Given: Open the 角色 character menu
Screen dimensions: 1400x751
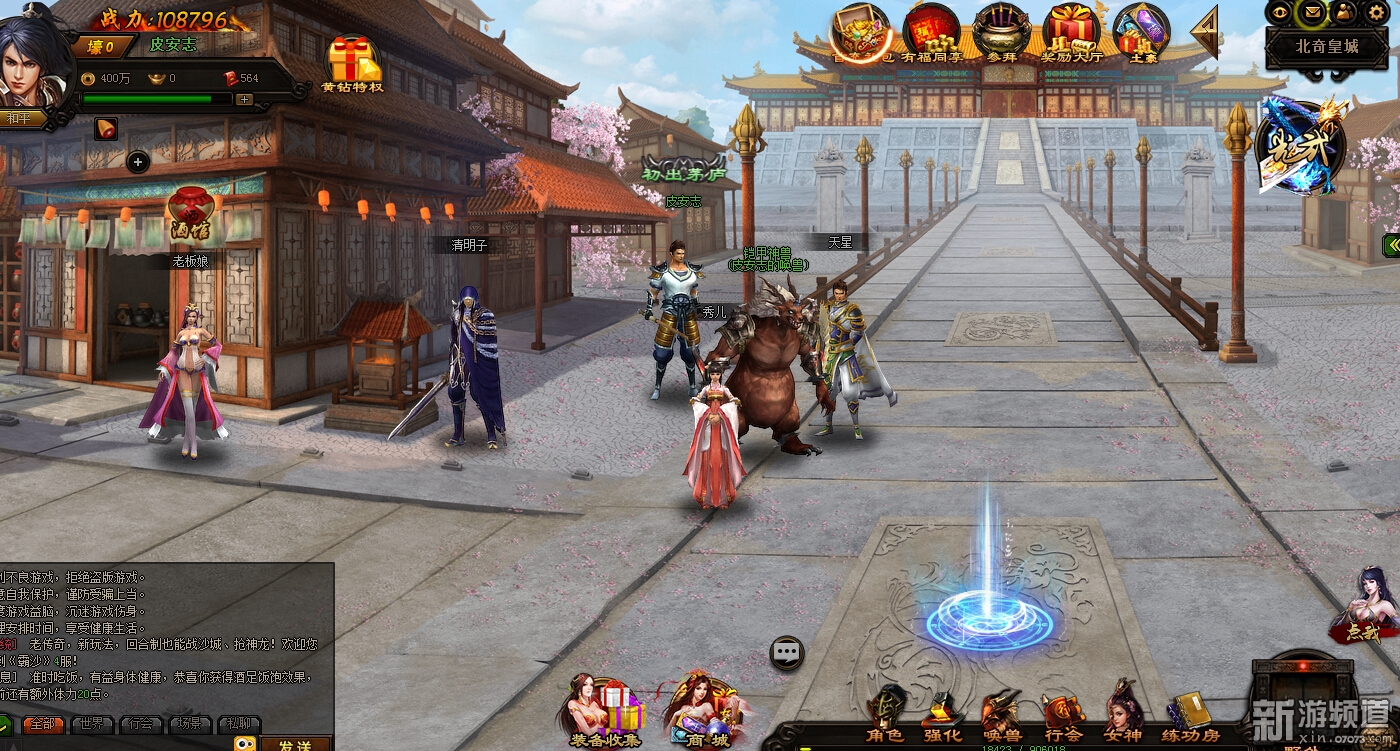Looking at the screenshot, I should (884, 716).
